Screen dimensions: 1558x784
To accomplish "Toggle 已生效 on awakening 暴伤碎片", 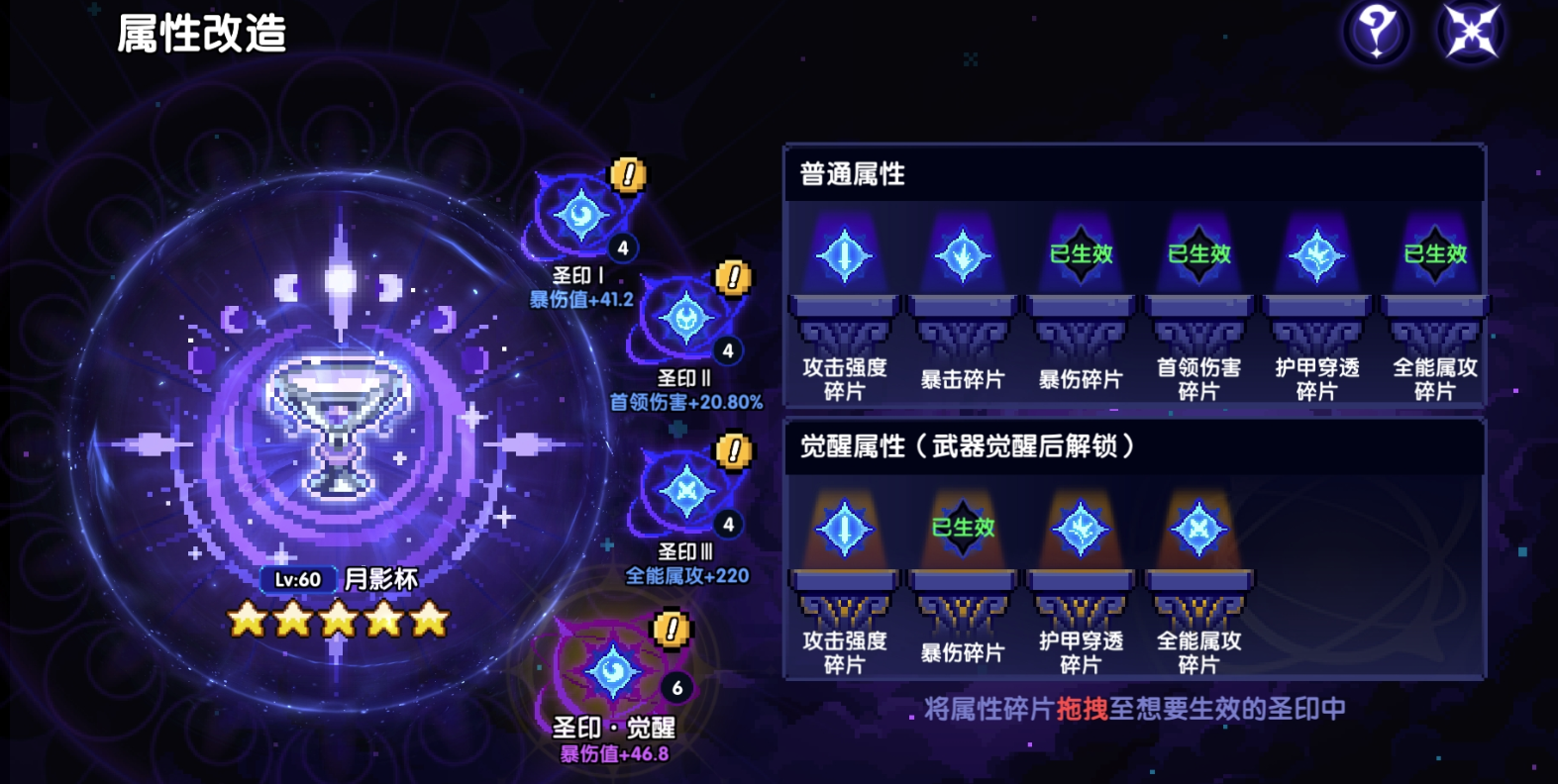I will coord(961,528).
